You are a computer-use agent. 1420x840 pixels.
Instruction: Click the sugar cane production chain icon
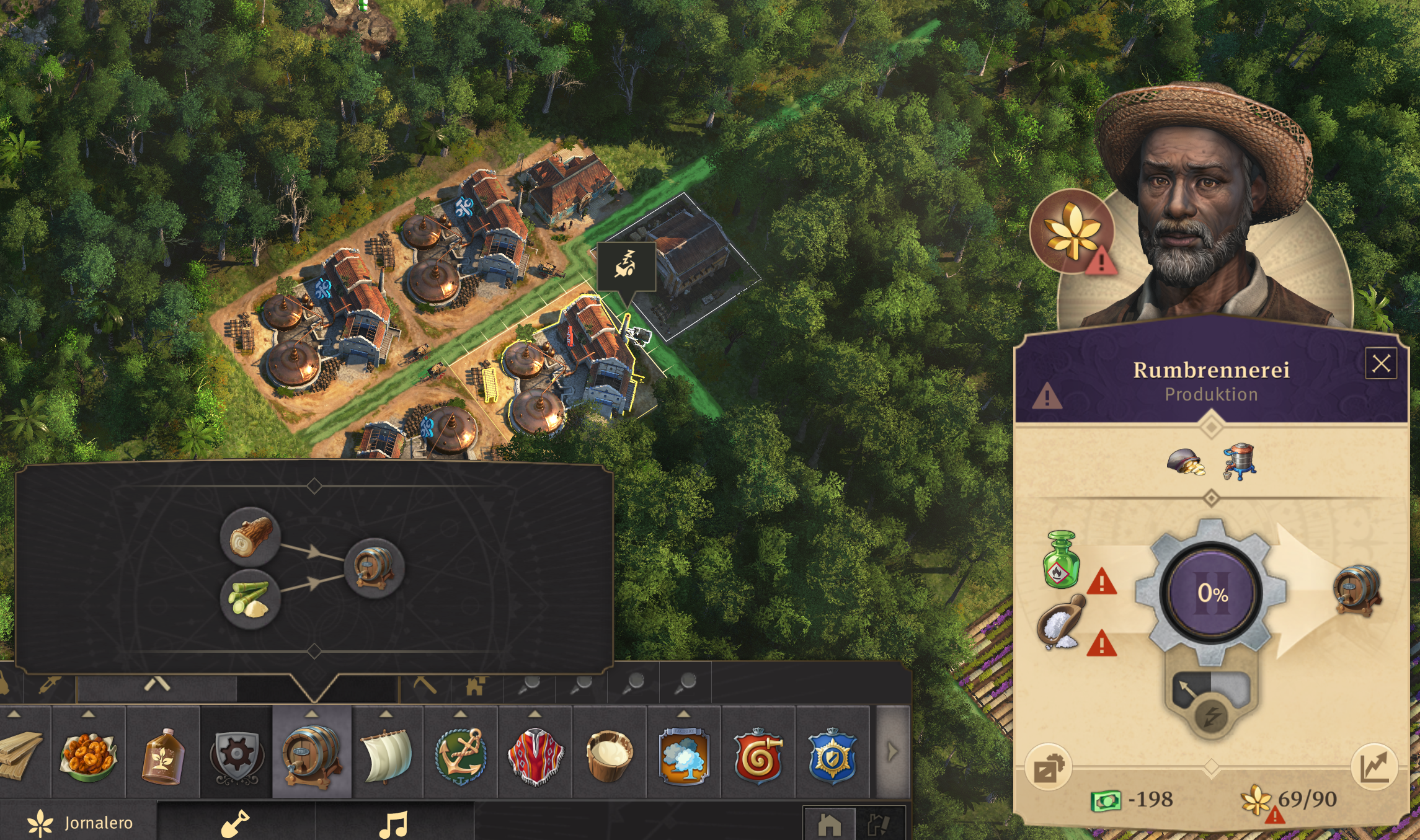click(251, 599)
